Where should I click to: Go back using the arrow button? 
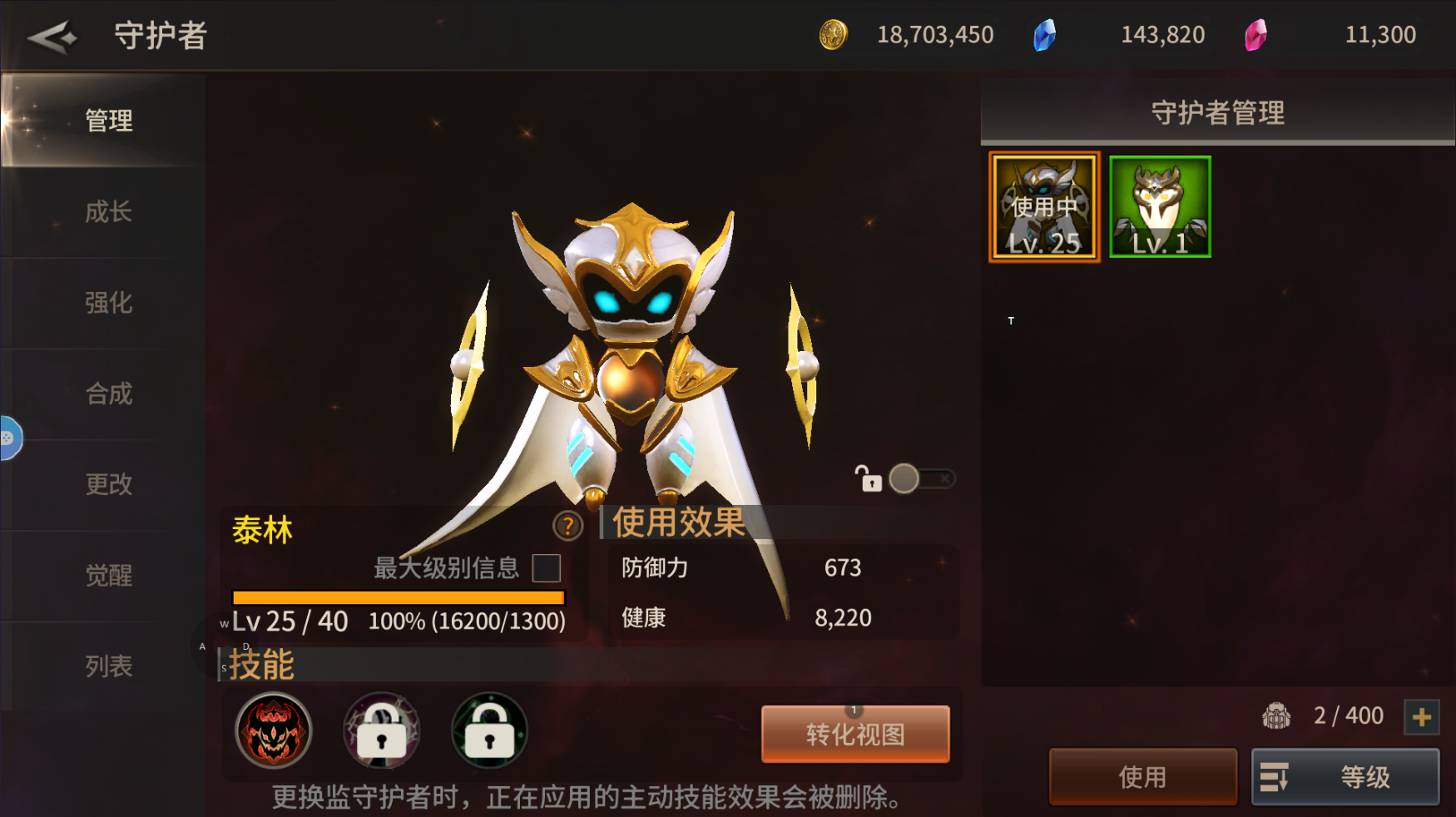click(x=52, y=37)
